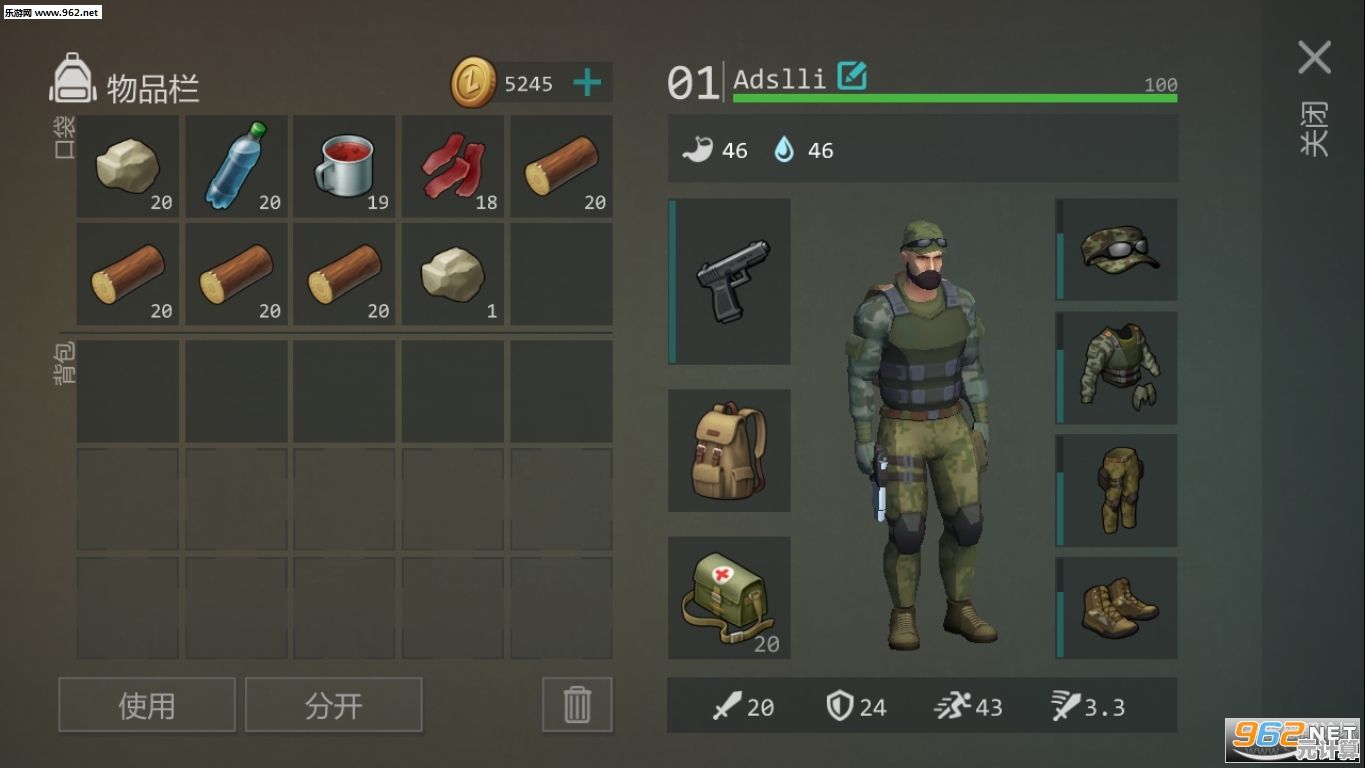Screen dimensions: 1365x768
Task: Close the inventory with the X button
Action: point(1314,58)
